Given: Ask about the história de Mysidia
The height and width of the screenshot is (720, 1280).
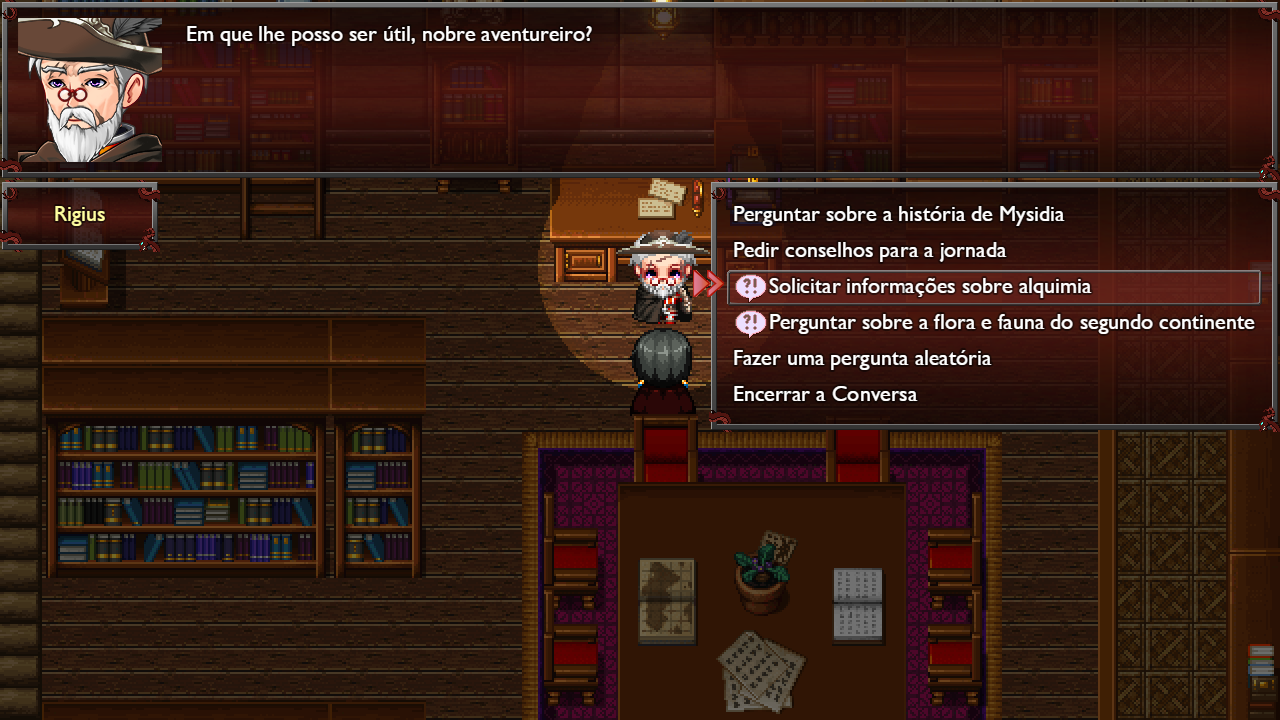Looking at the screenshot, I should (898, 215).
